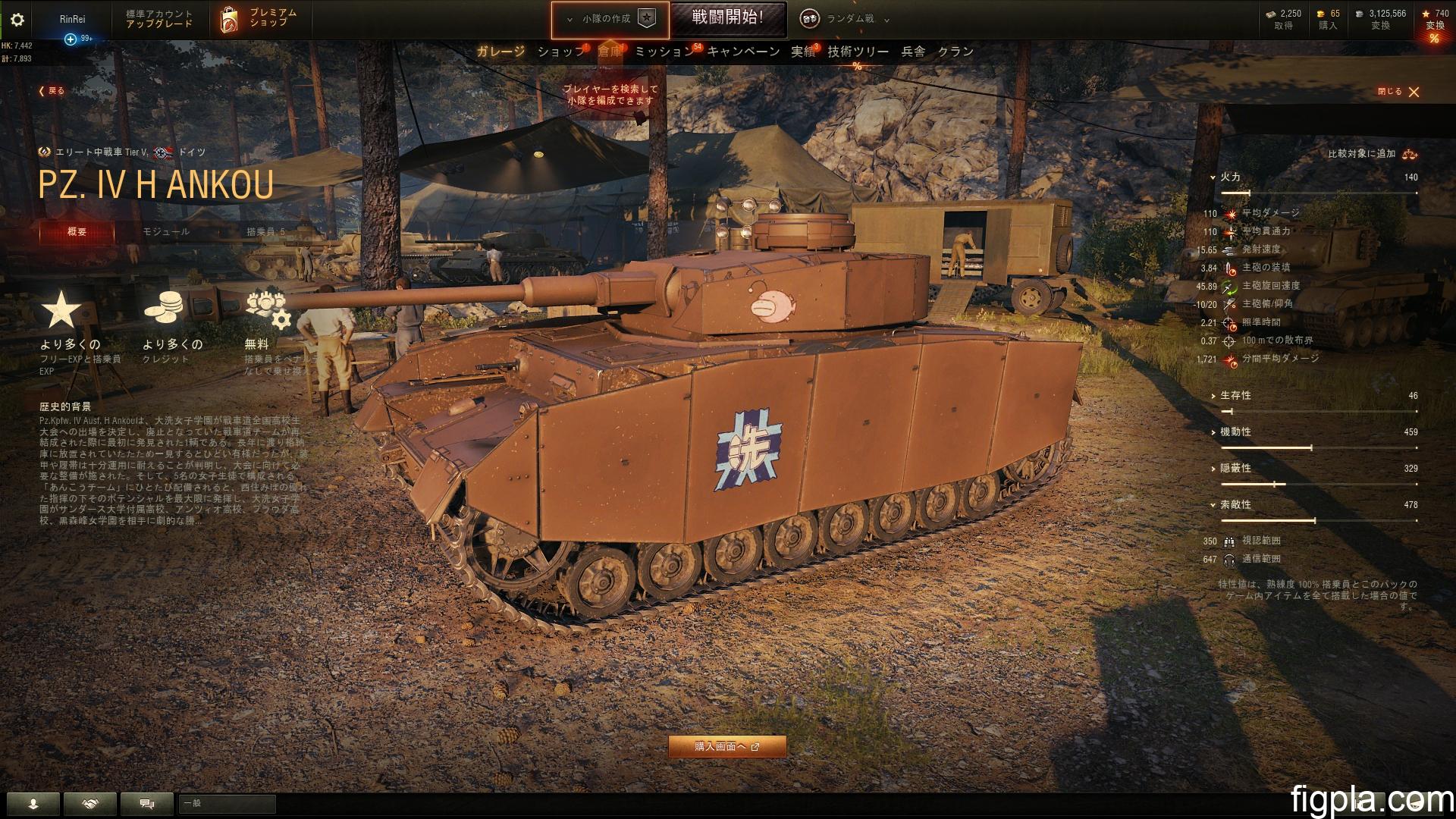This screenshot has width=1456, height=819.
Task: Go to the キャンペーン campaign menu
Action: (743, 52)
